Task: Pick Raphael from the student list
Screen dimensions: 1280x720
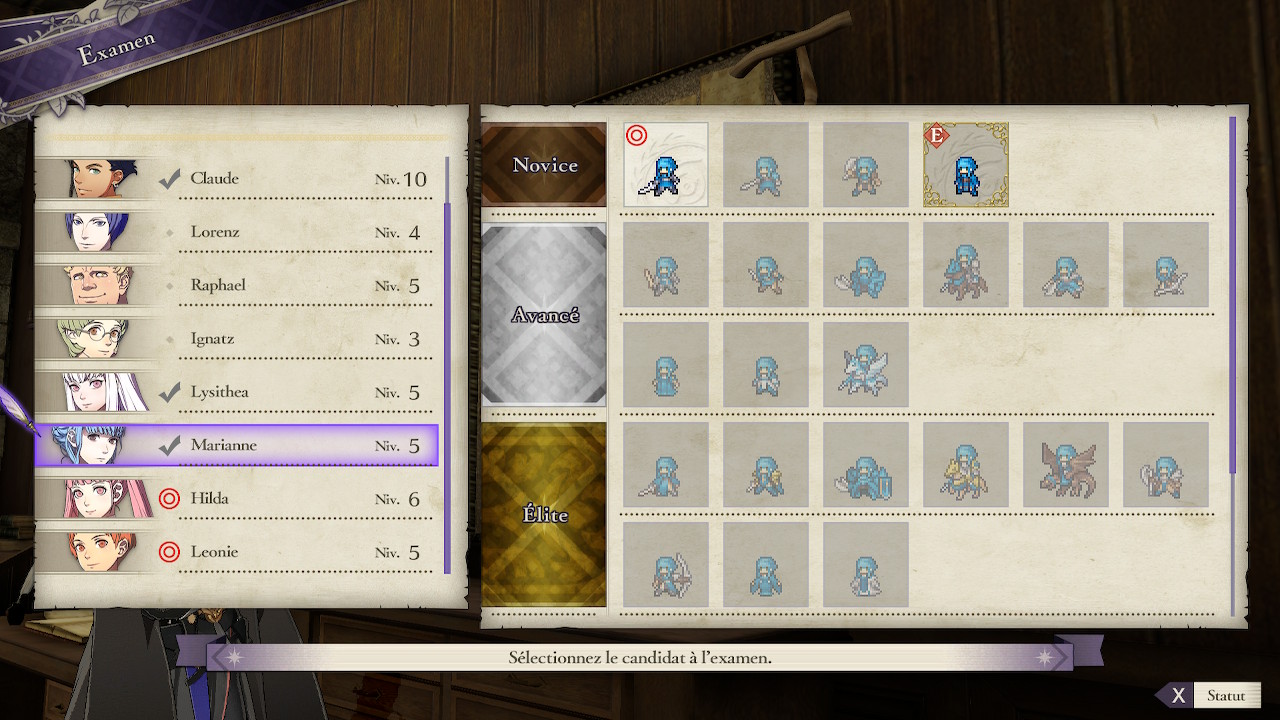Action: 236,285
